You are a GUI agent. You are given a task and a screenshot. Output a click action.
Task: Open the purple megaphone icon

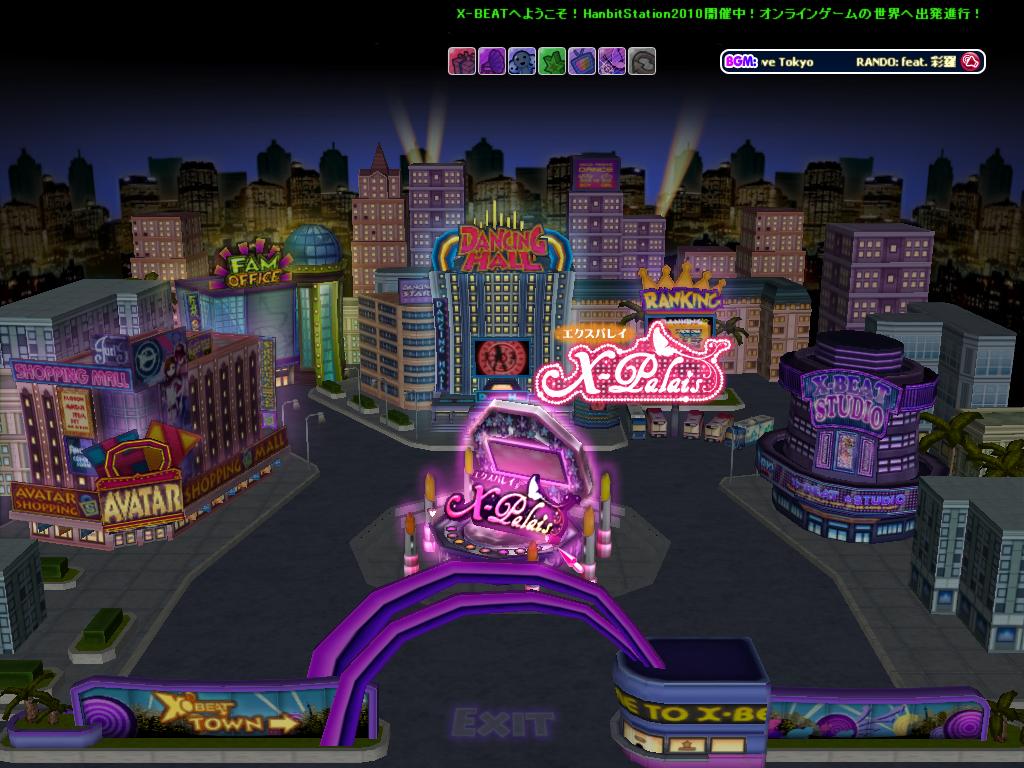click(x=491, y=61)
